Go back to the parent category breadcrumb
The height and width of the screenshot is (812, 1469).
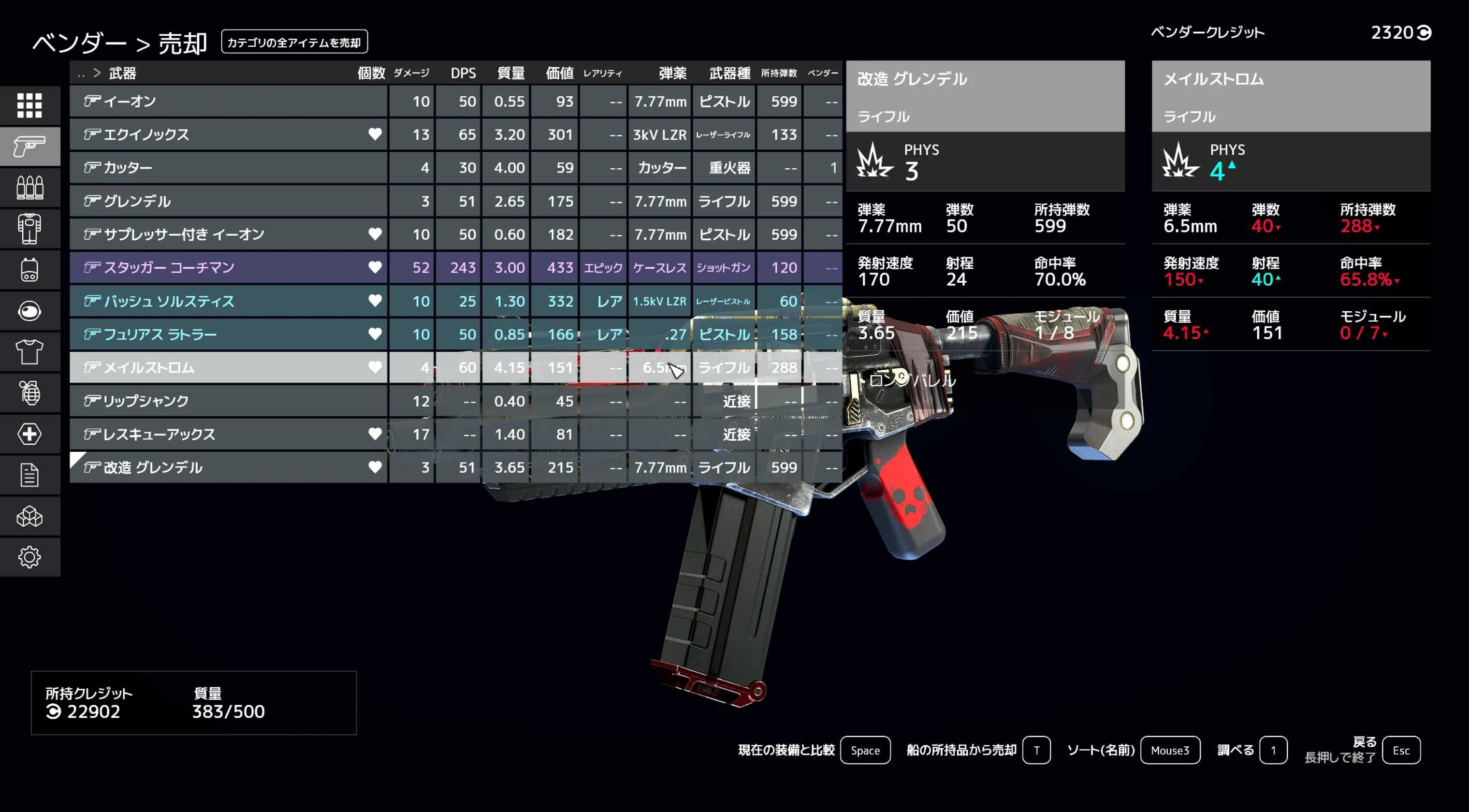[x=82, y=73]
